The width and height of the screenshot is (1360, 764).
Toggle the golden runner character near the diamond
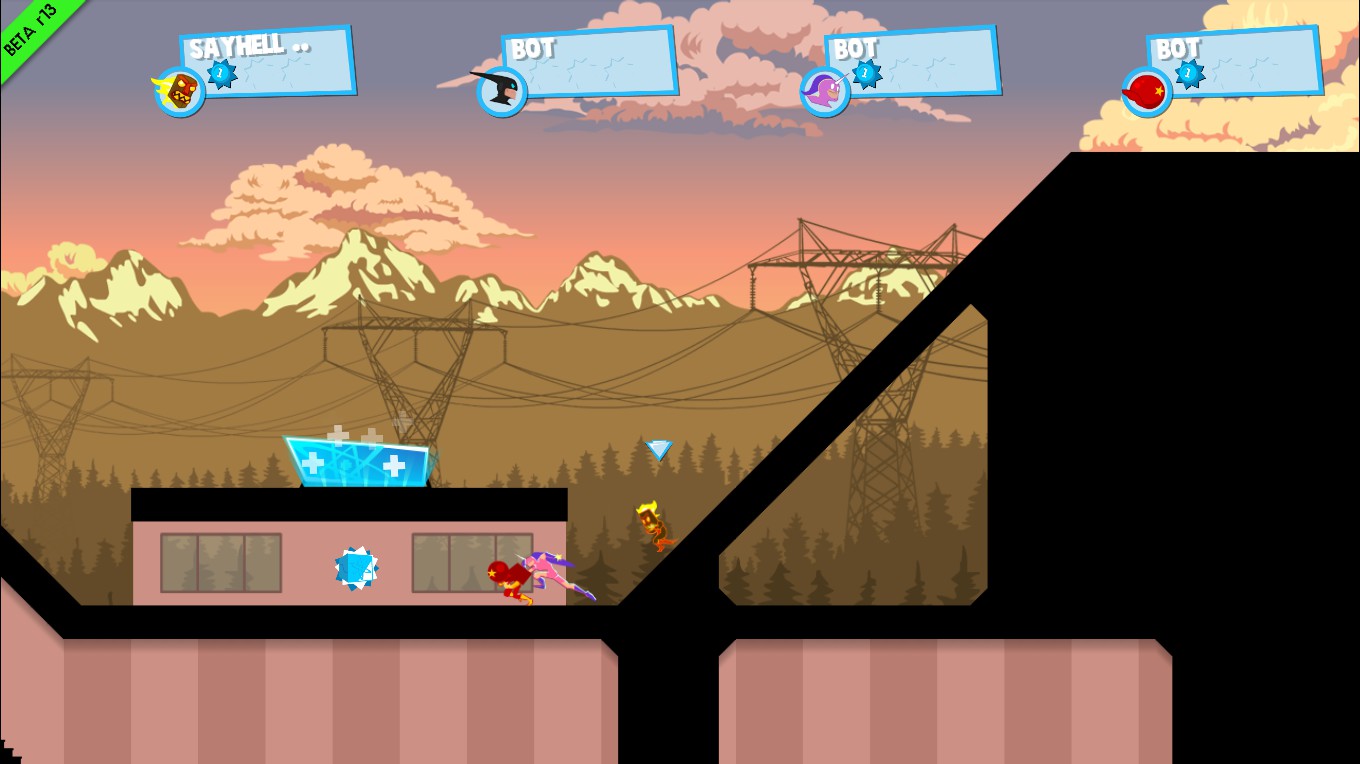(652, 525)
